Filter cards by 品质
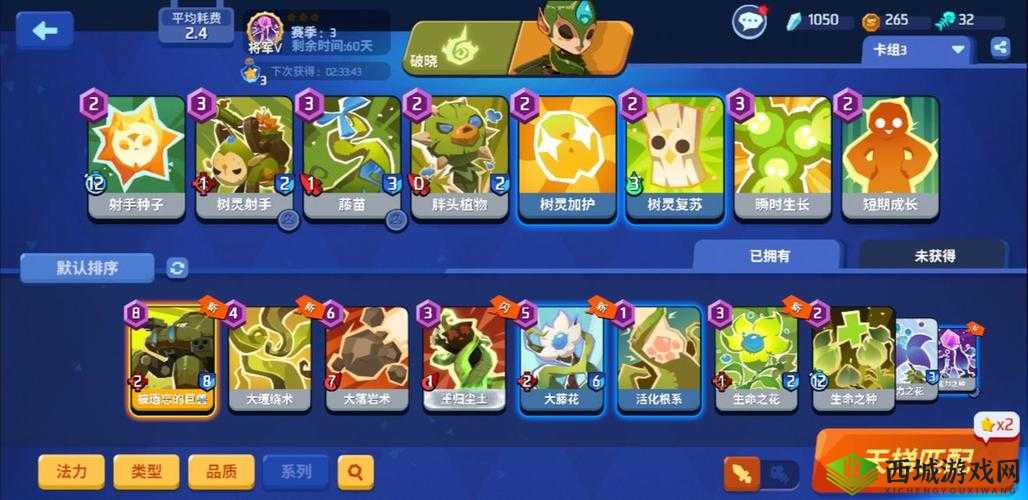This screenshot has height=500, width=1028. tap(221, 470)
